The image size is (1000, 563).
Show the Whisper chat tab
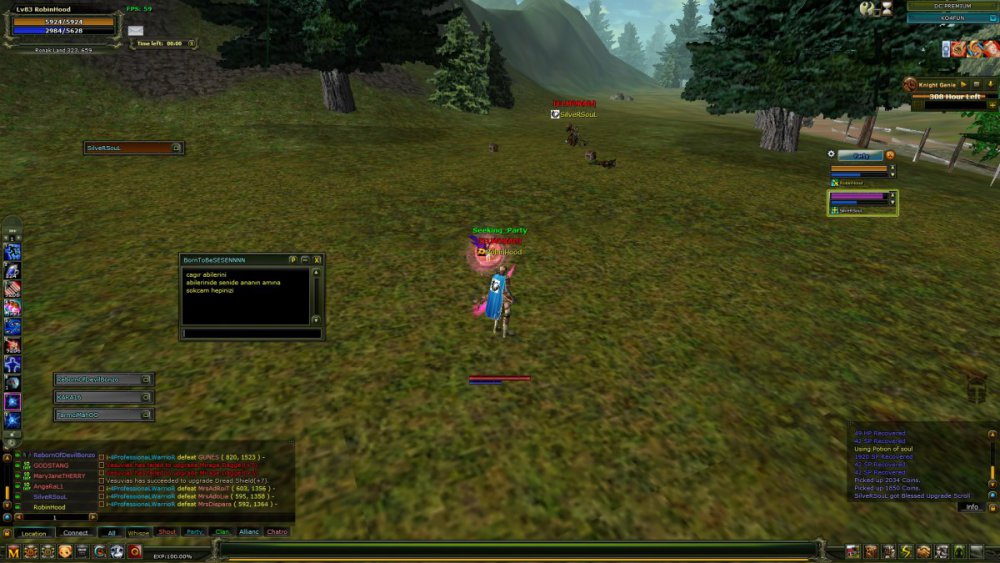click(x=139, y=533)
